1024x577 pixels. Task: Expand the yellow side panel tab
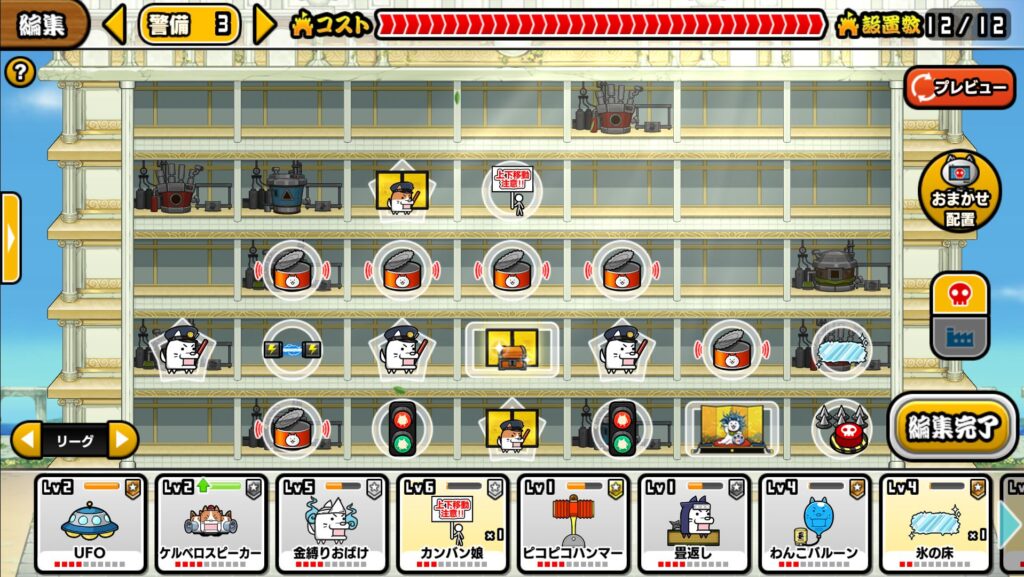10,238
